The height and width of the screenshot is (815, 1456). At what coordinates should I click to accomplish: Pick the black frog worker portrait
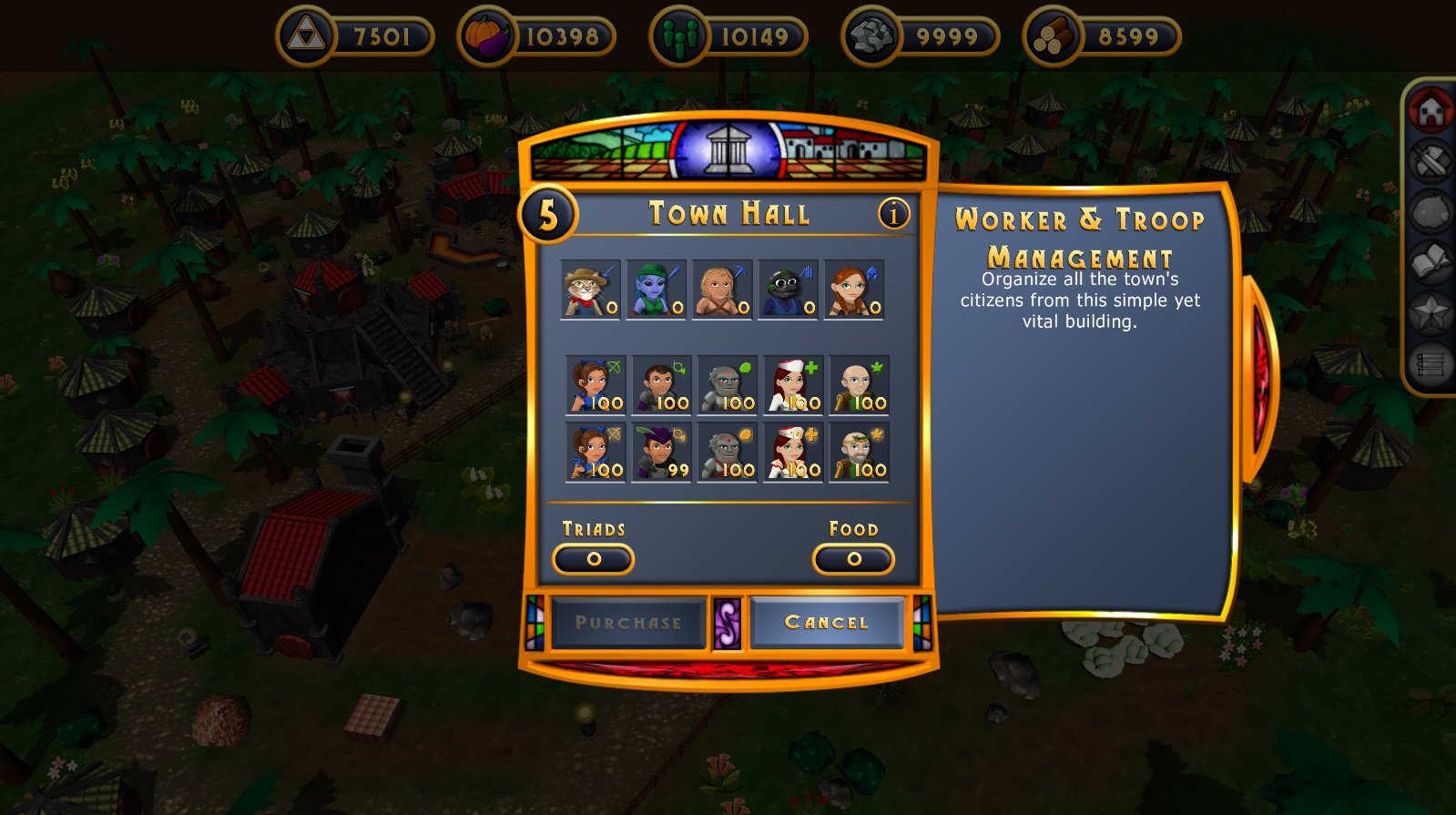click(x=788, y=290)
